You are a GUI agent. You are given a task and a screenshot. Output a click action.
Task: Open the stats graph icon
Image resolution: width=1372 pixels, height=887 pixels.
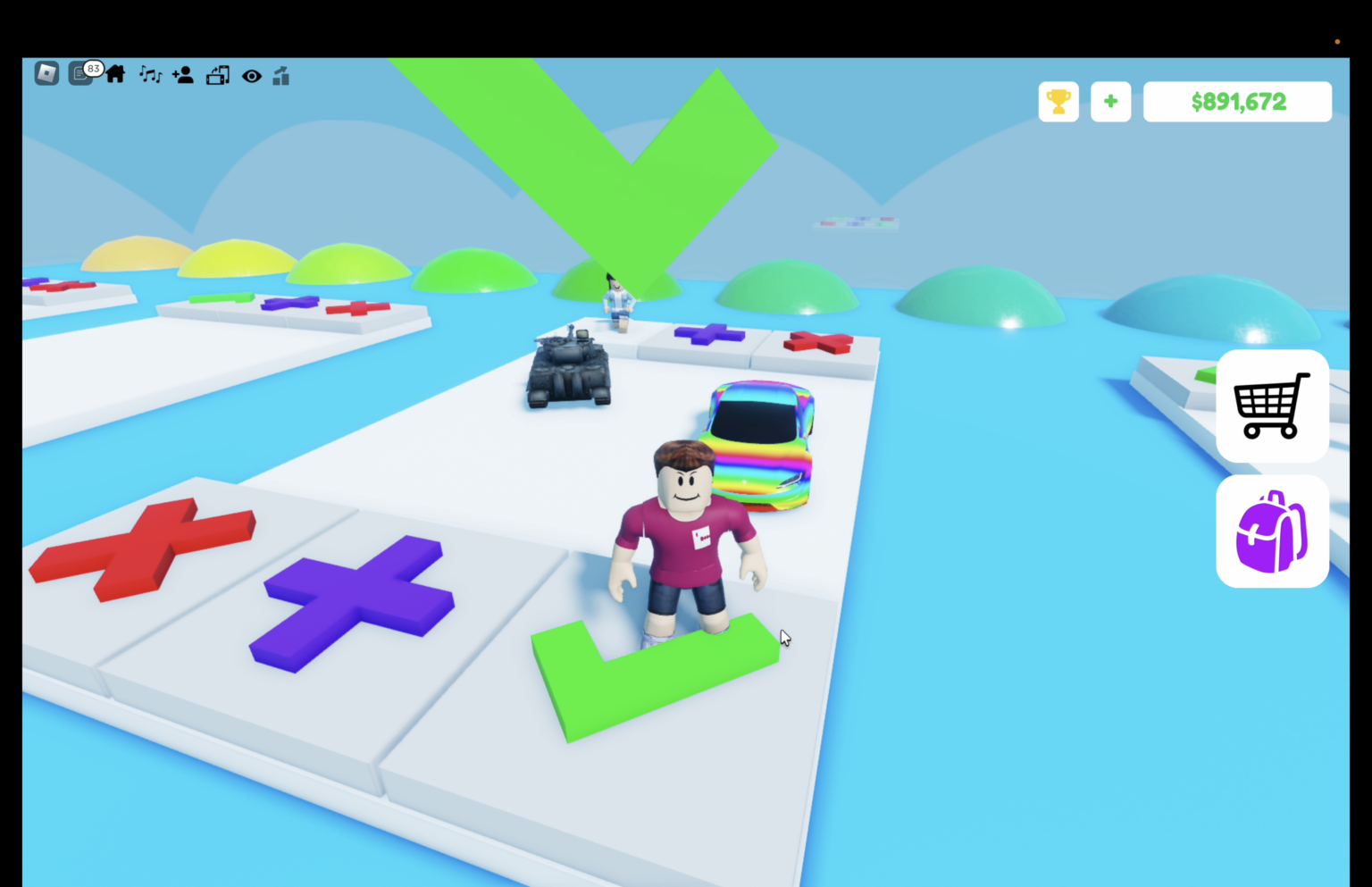281,75
